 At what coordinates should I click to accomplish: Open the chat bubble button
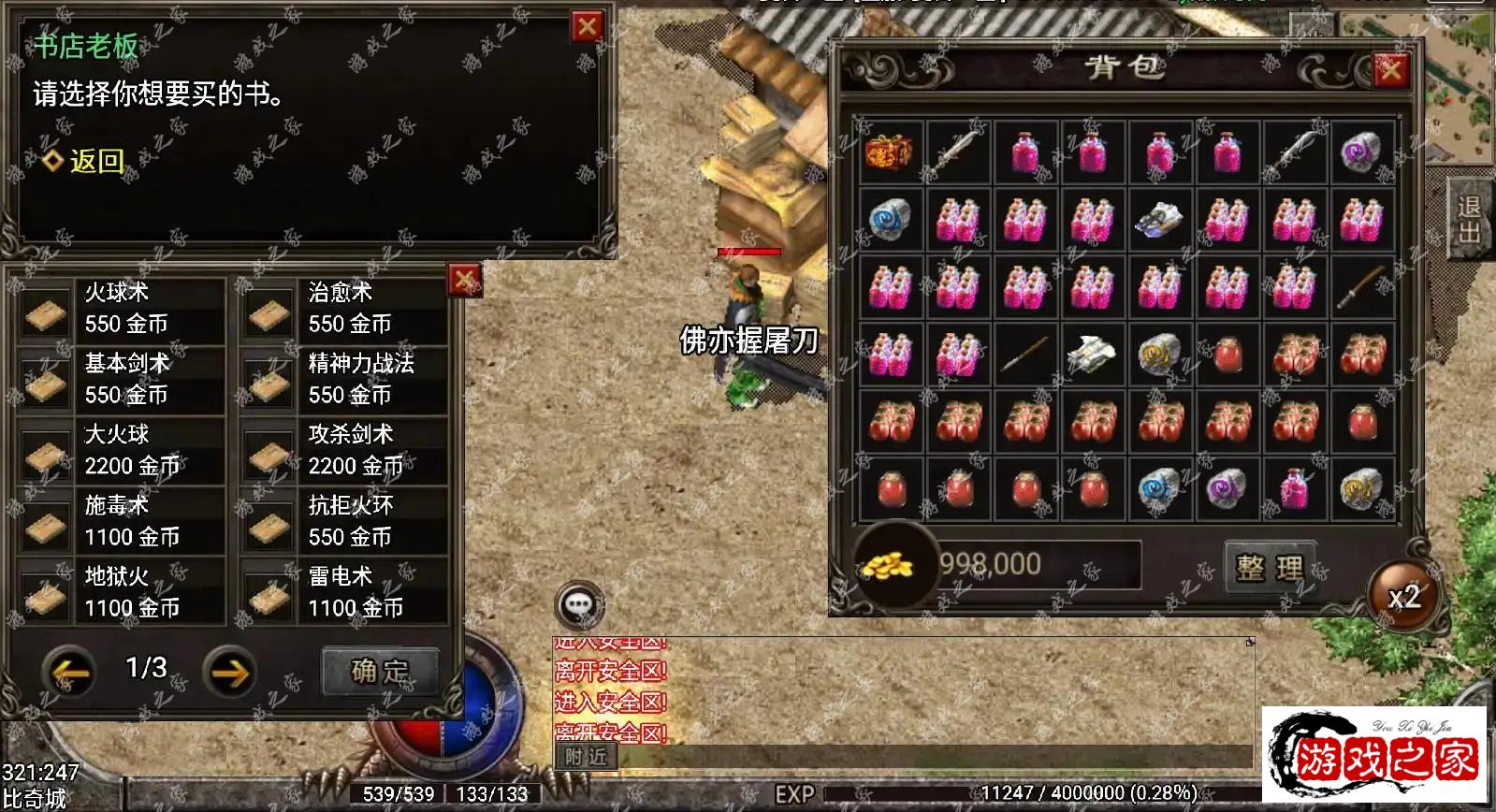coord(578,604)
